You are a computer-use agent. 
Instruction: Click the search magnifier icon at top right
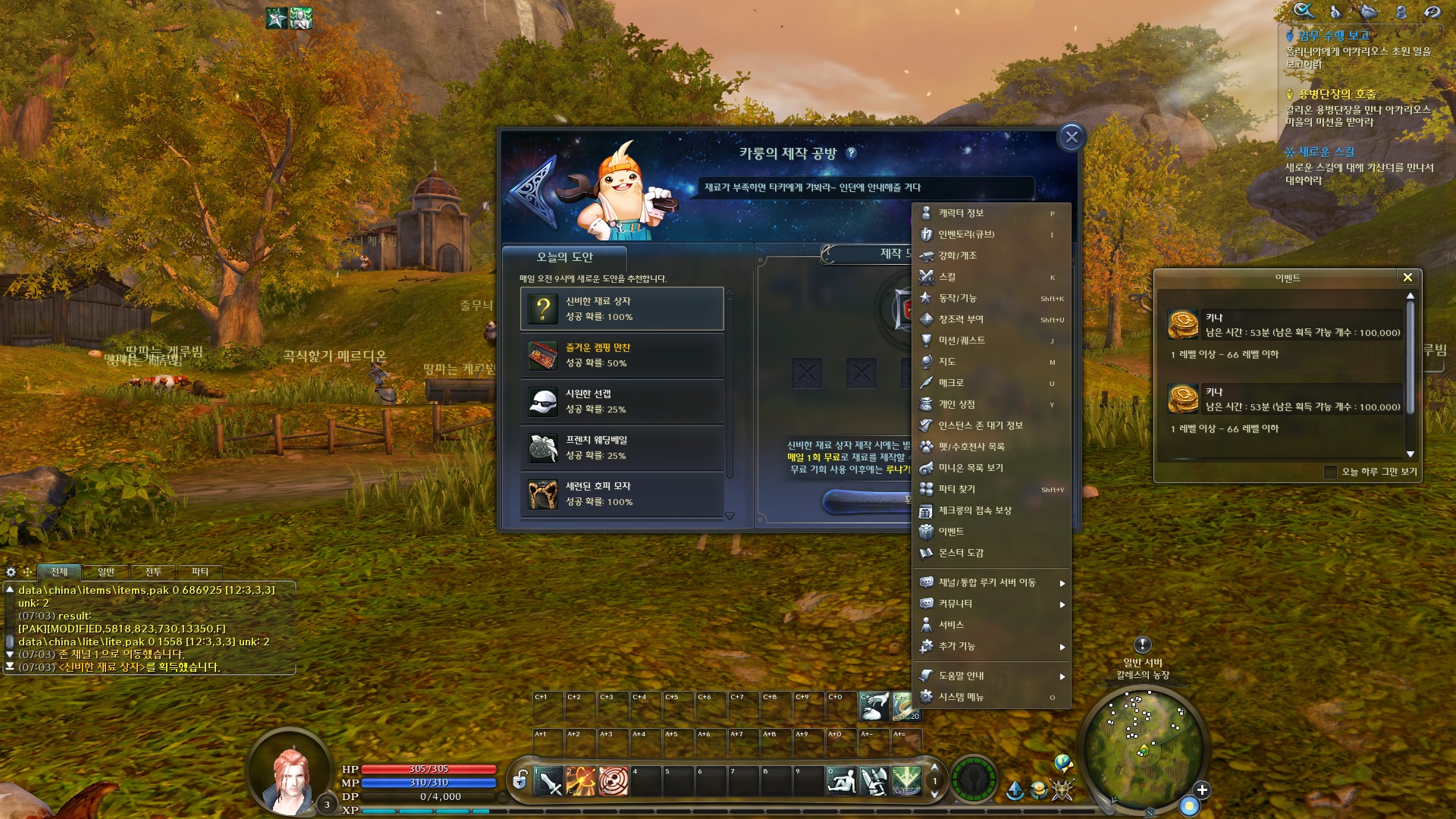pyautogui.click(x=1303, y=11)
